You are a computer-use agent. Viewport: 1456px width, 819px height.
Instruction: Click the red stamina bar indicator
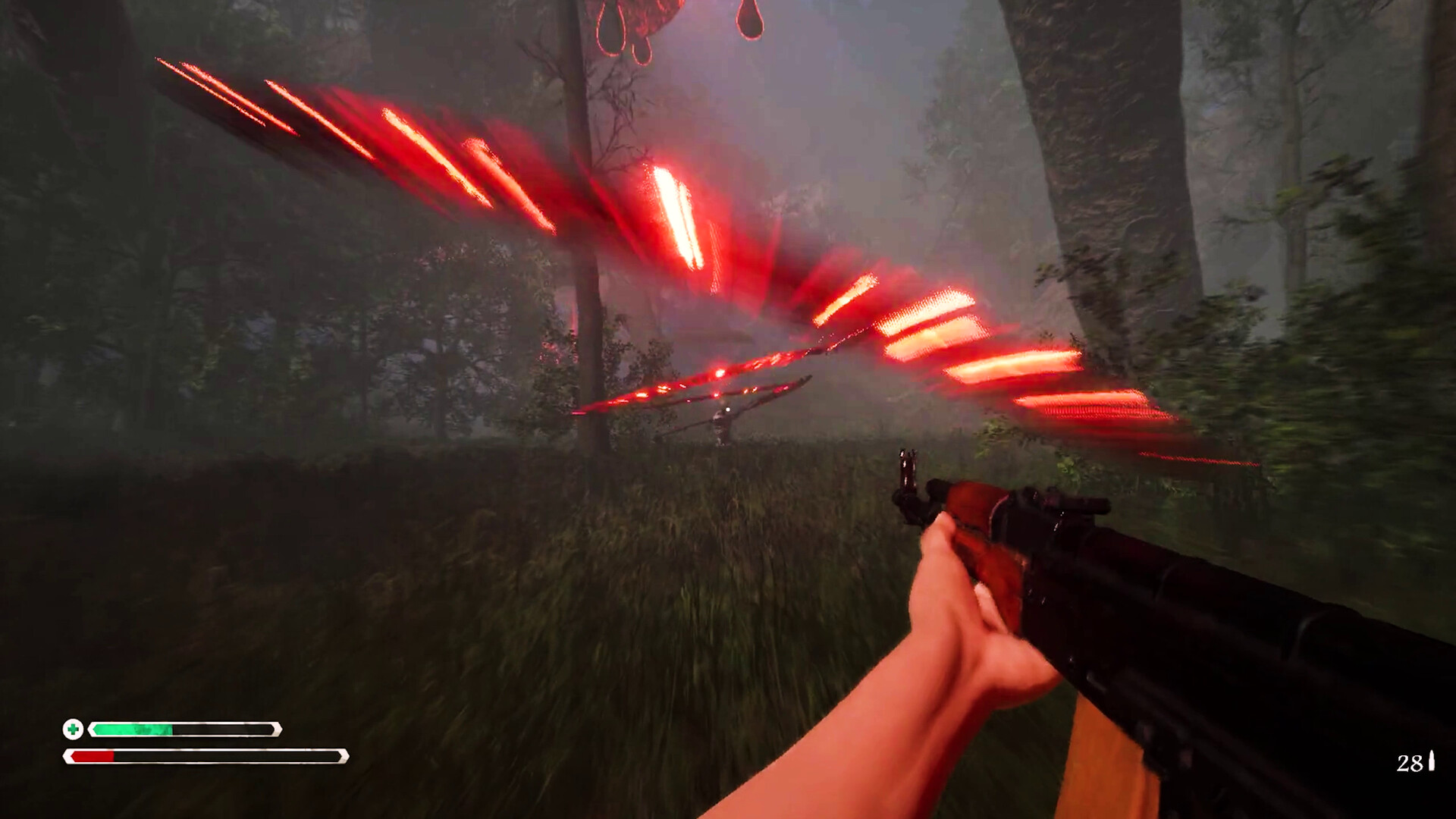pos(91,756)
